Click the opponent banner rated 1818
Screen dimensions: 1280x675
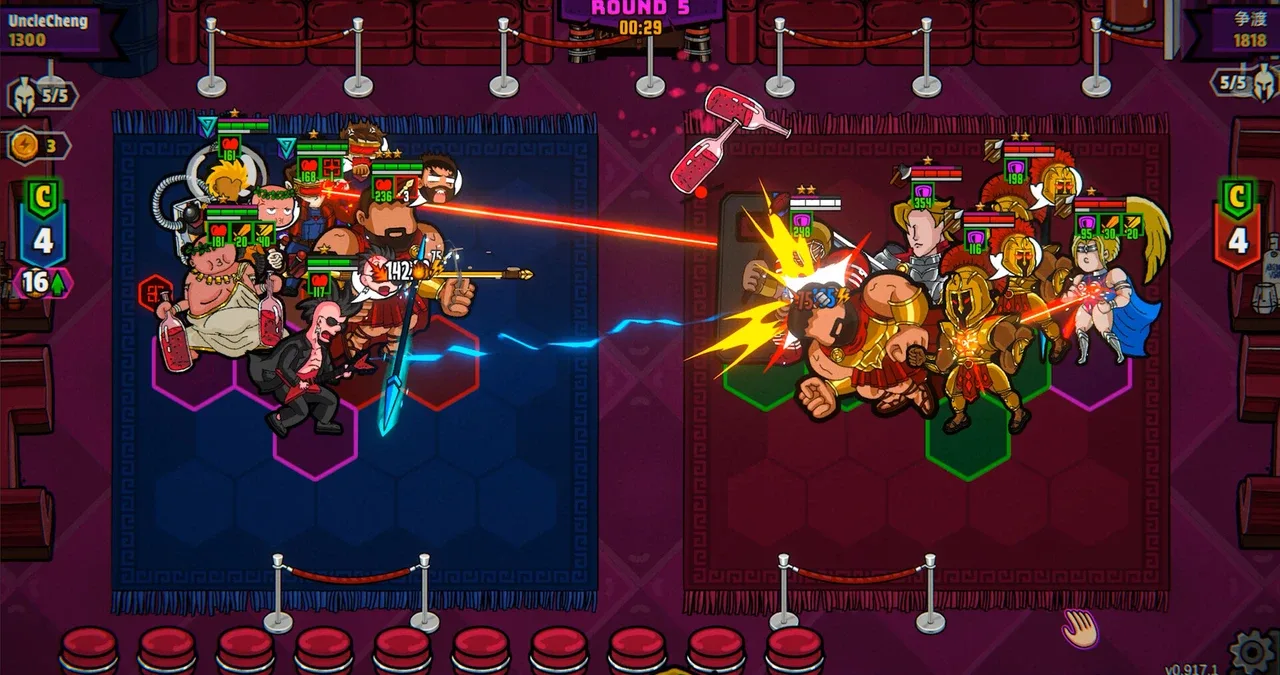(1240, 30)
